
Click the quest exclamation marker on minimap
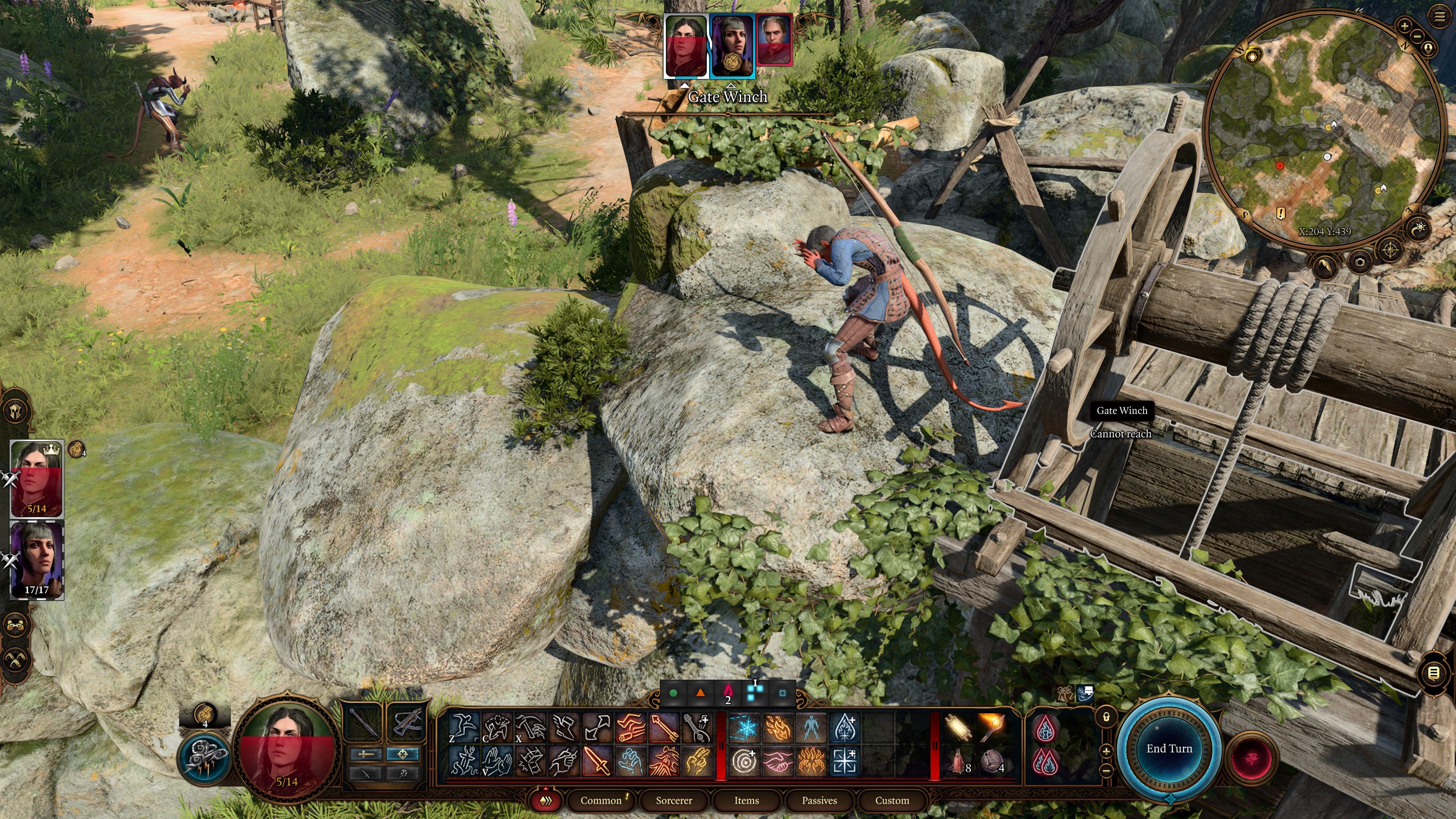click(1280, 214)
